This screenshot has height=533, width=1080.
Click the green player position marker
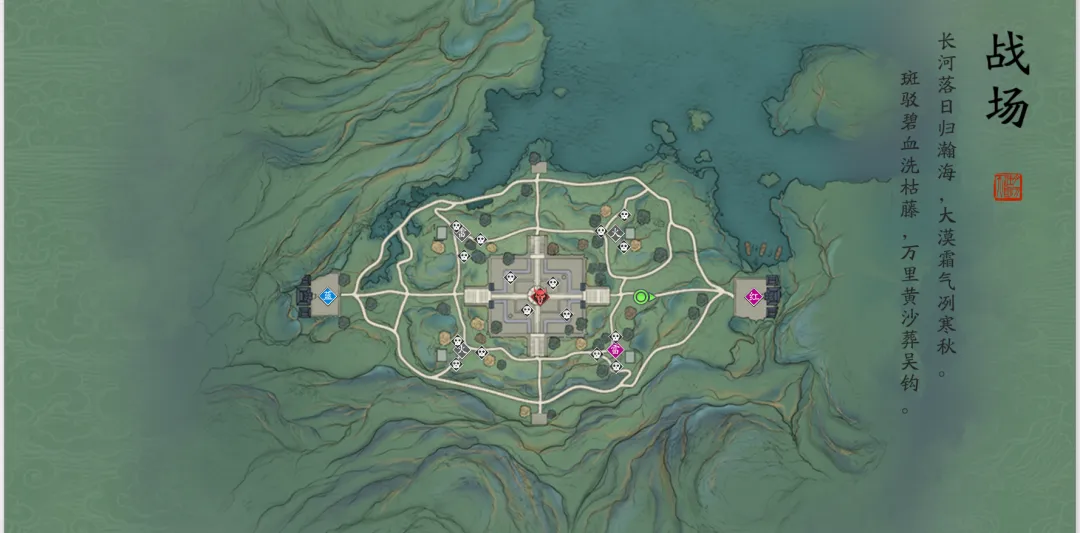point(641,296)
